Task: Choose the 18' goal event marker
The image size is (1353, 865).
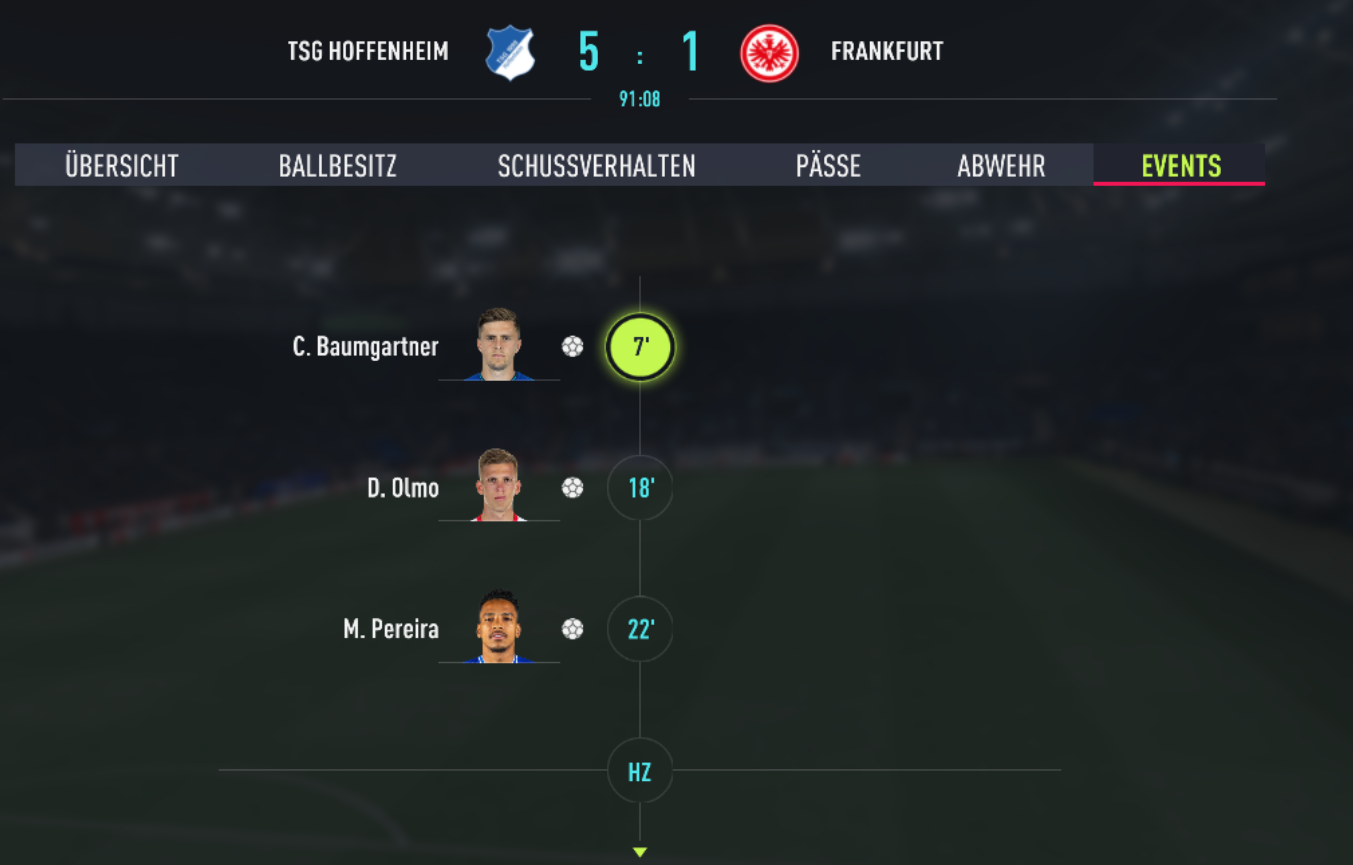Action: pyautogui.click(x=640, y=488)
